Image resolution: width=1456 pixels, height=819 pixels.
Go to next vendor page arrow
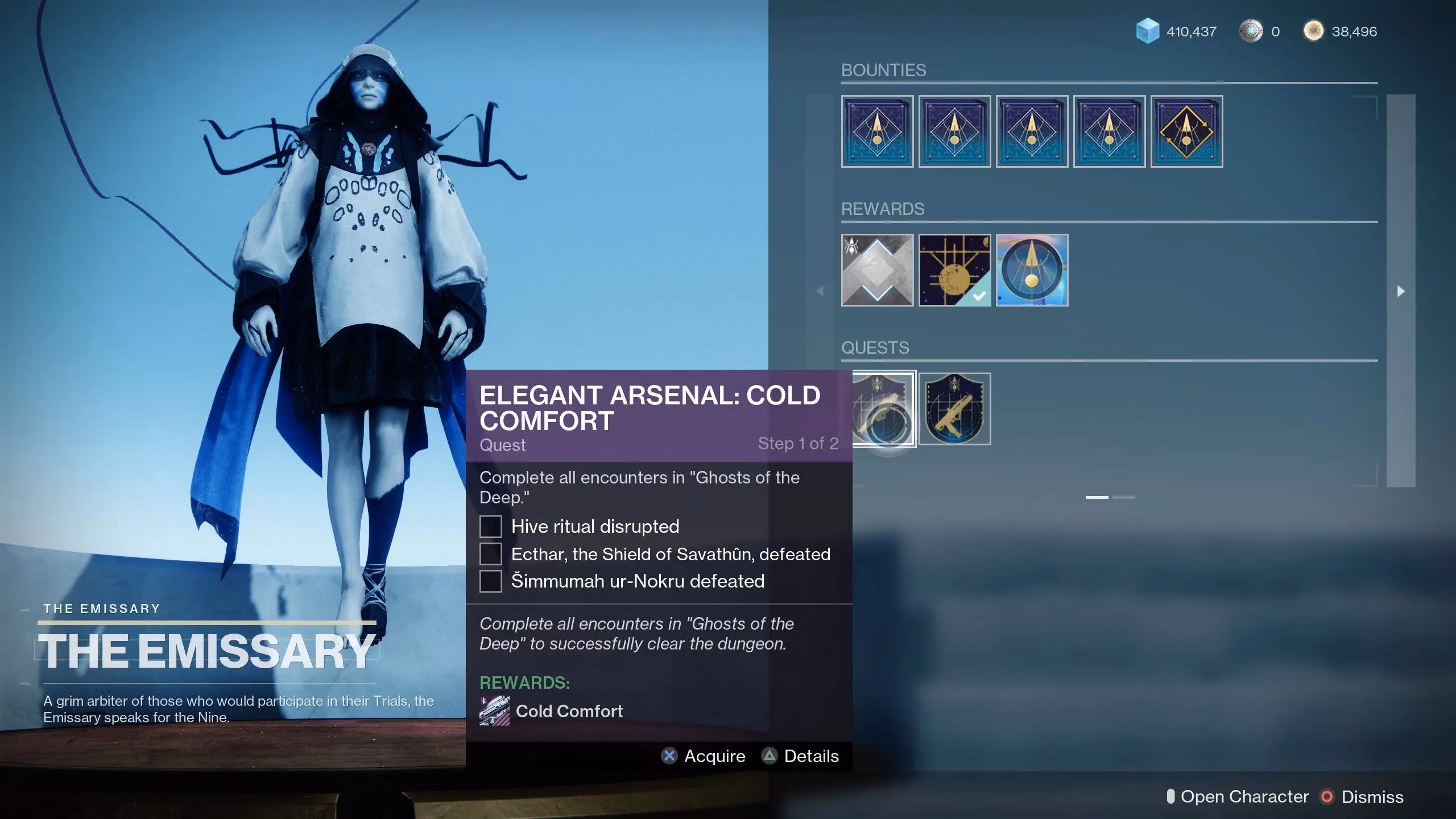point(1401,291)
